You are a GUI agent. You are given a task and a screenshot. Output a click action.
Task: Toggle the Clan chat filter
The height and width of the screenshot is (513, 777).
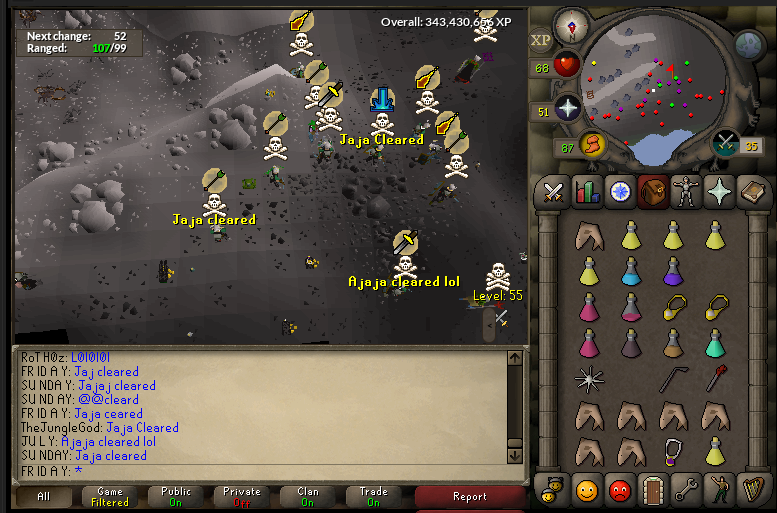(x=308, y=496)
